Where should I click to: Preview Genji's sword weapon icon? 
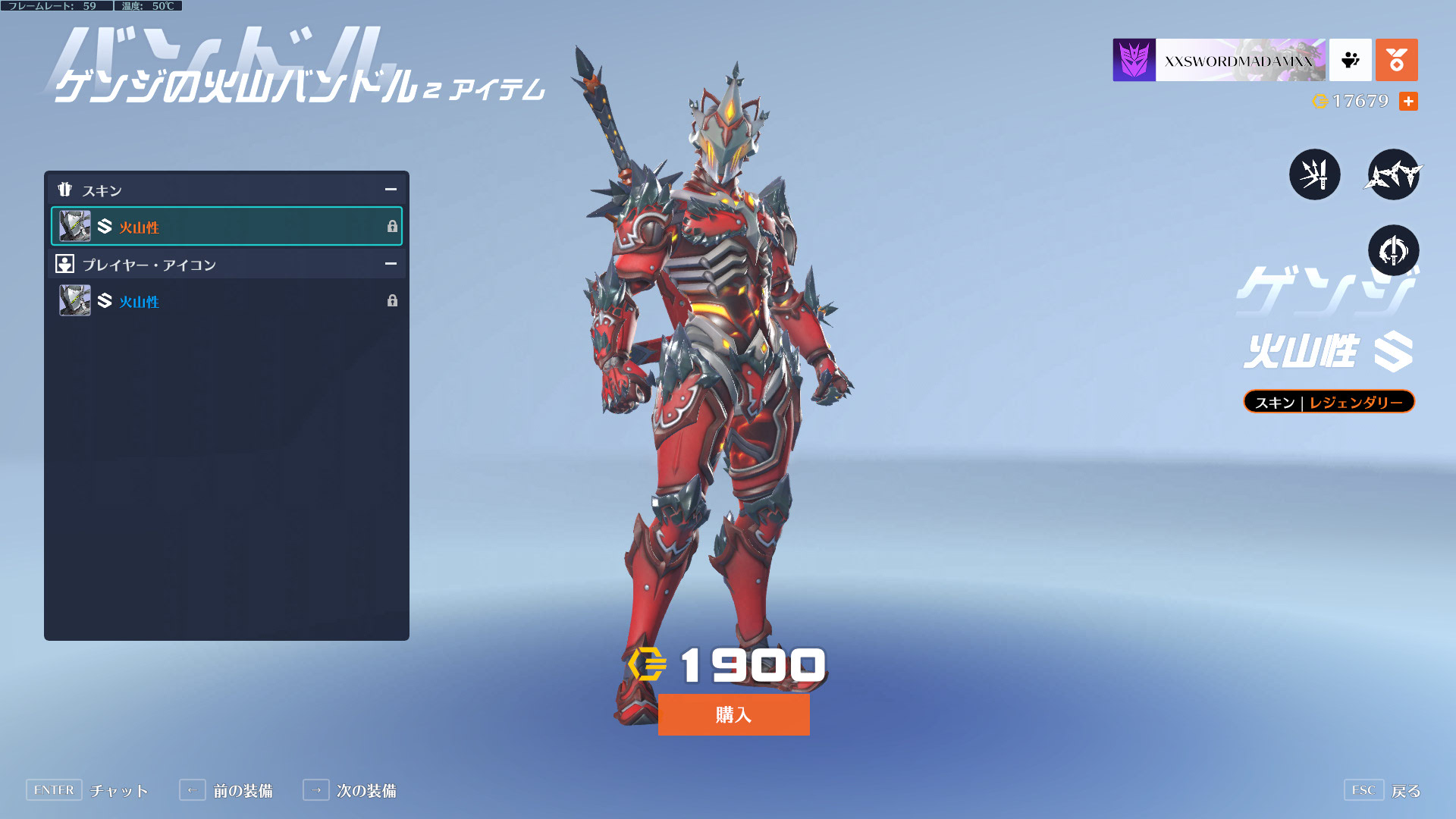point(1314,174)
